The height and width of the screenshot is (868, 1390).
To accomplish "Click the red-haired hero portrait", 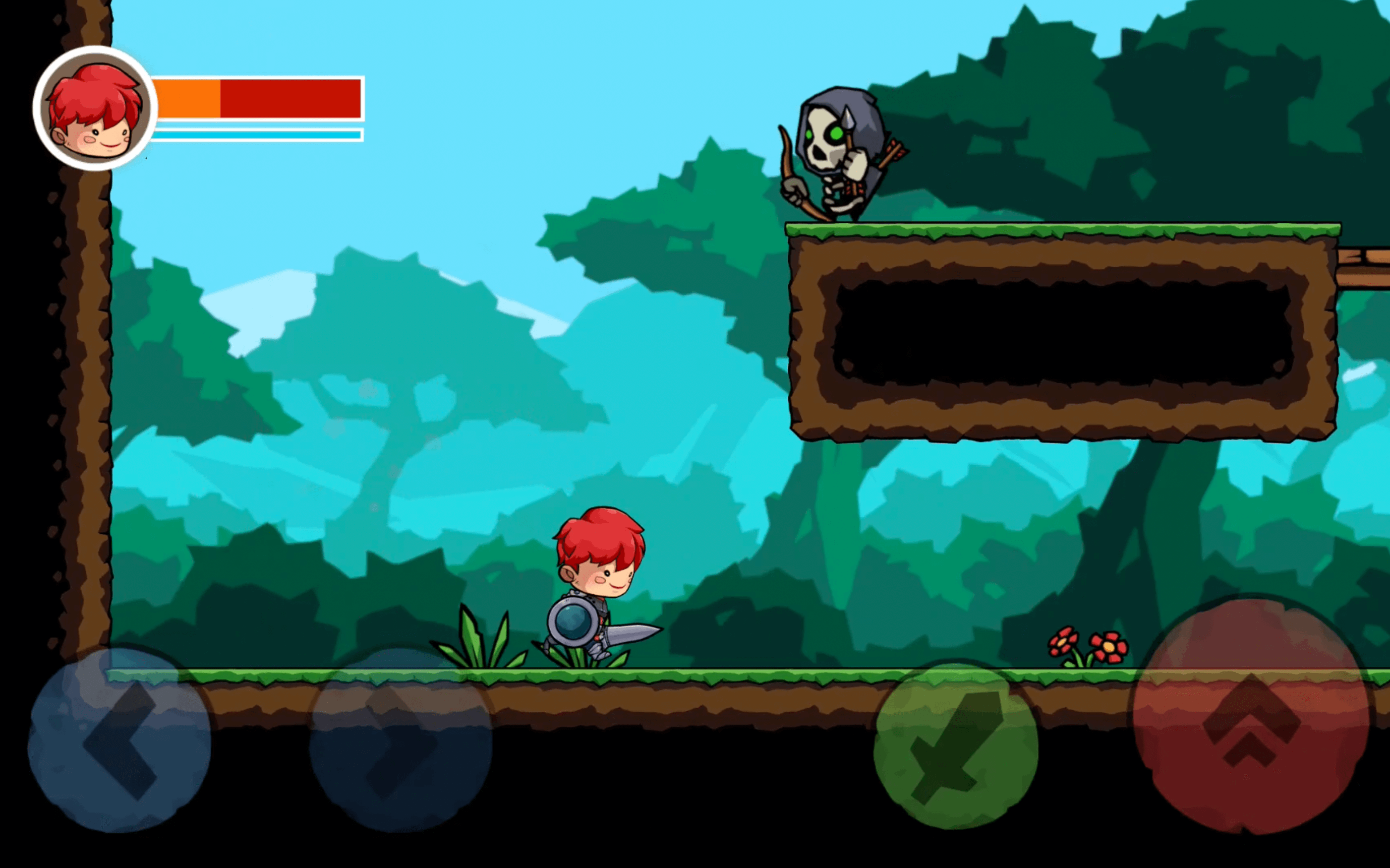I will (95, 108).
